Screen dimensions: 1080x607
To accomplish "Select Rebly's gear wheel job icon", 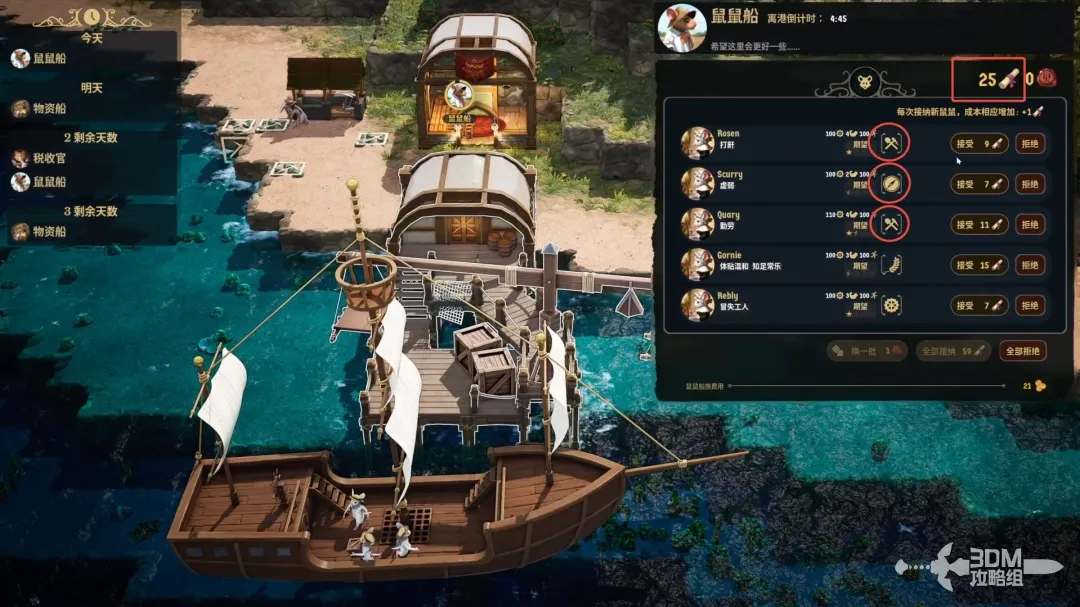I will (x=890, y=305).
